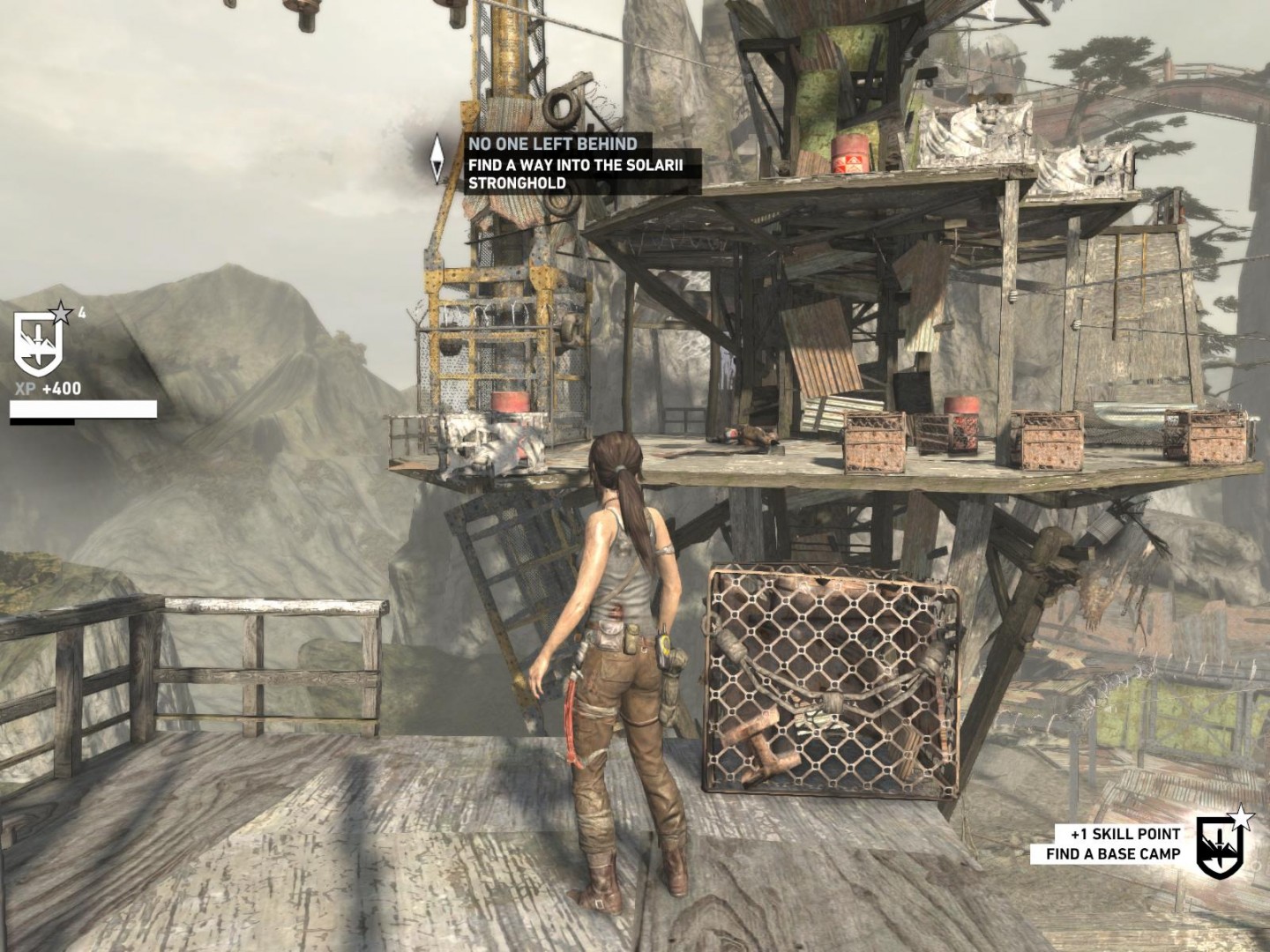Click the skill point shield badge
Image resolution: width=1270 pixels, height=952 pixels.
[1220, 846]
